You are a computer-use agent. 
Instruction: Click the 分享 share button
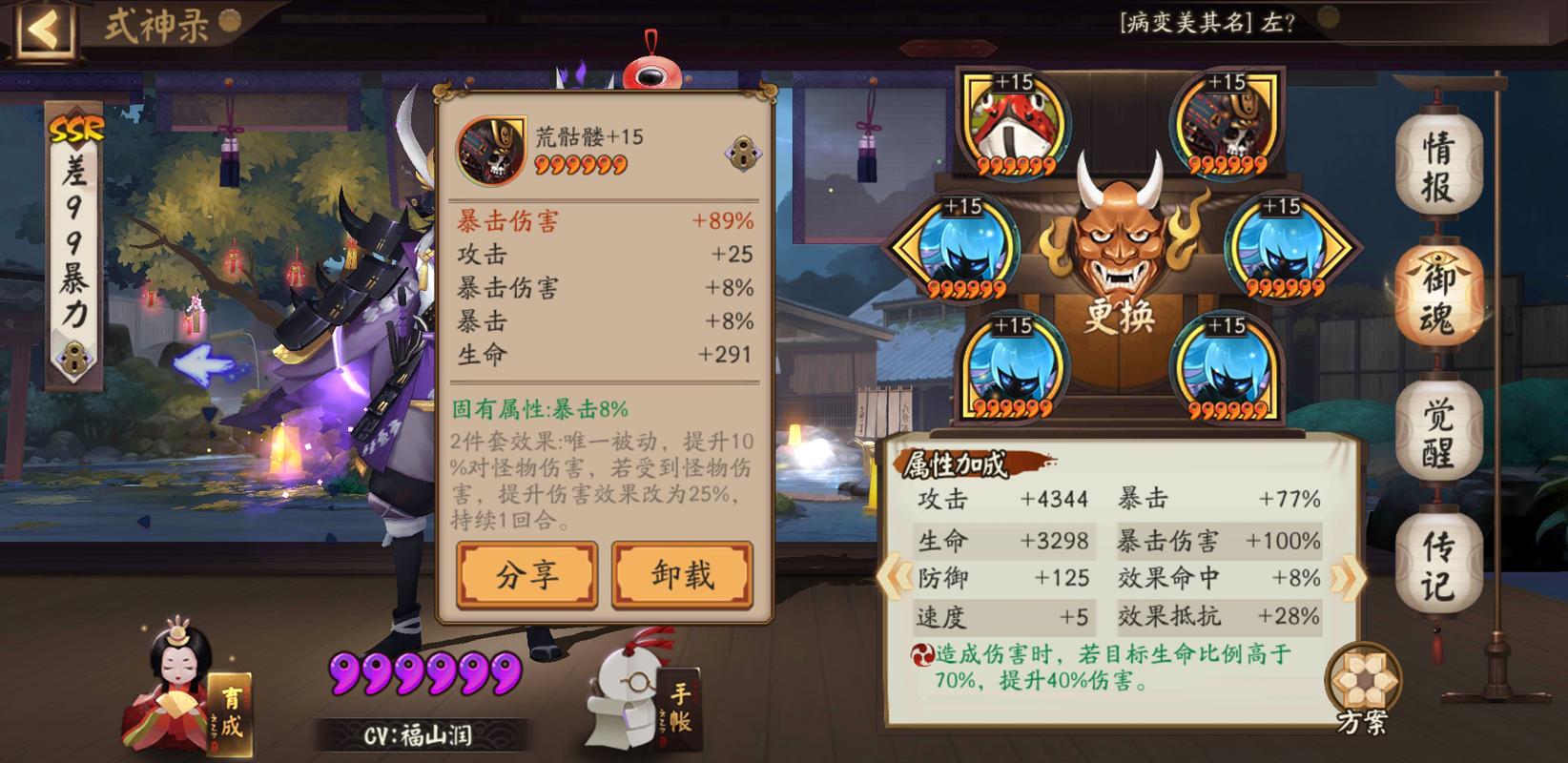coord(526,572)
